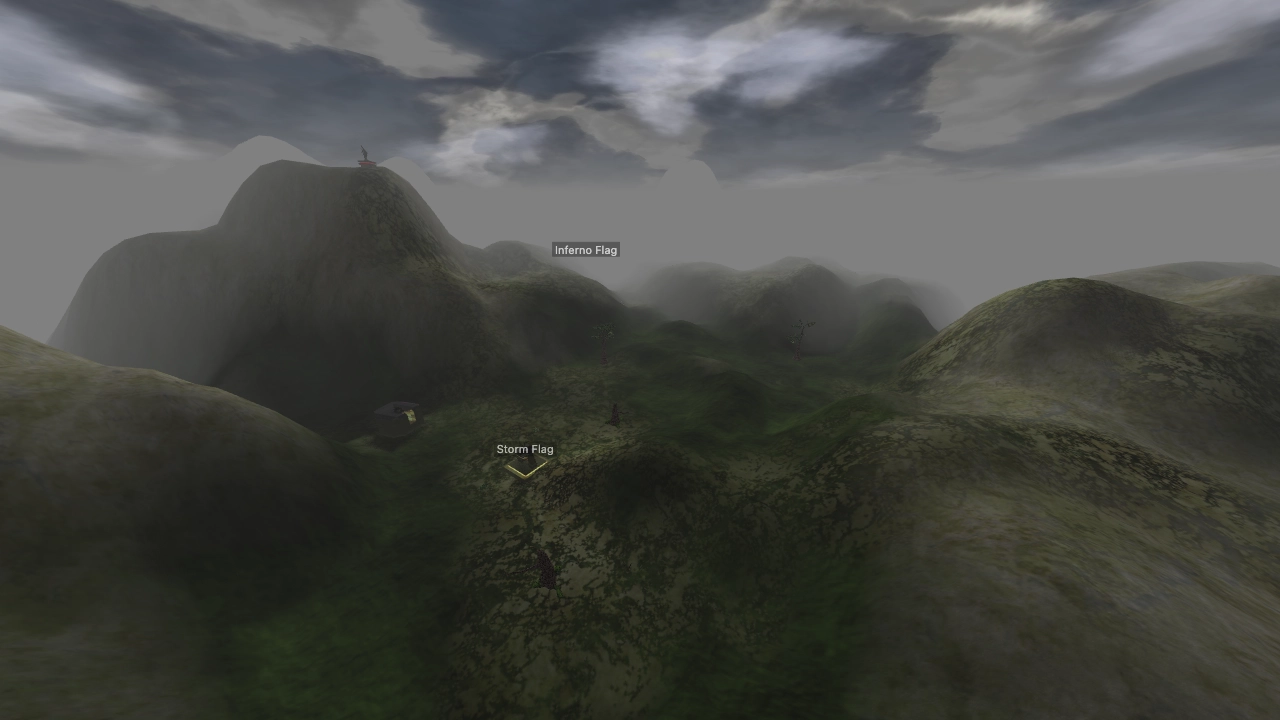Click the yellow Storm Flag base marker
The width and height of the screenshot is (1280, 720).
click(x=526, y=471)
